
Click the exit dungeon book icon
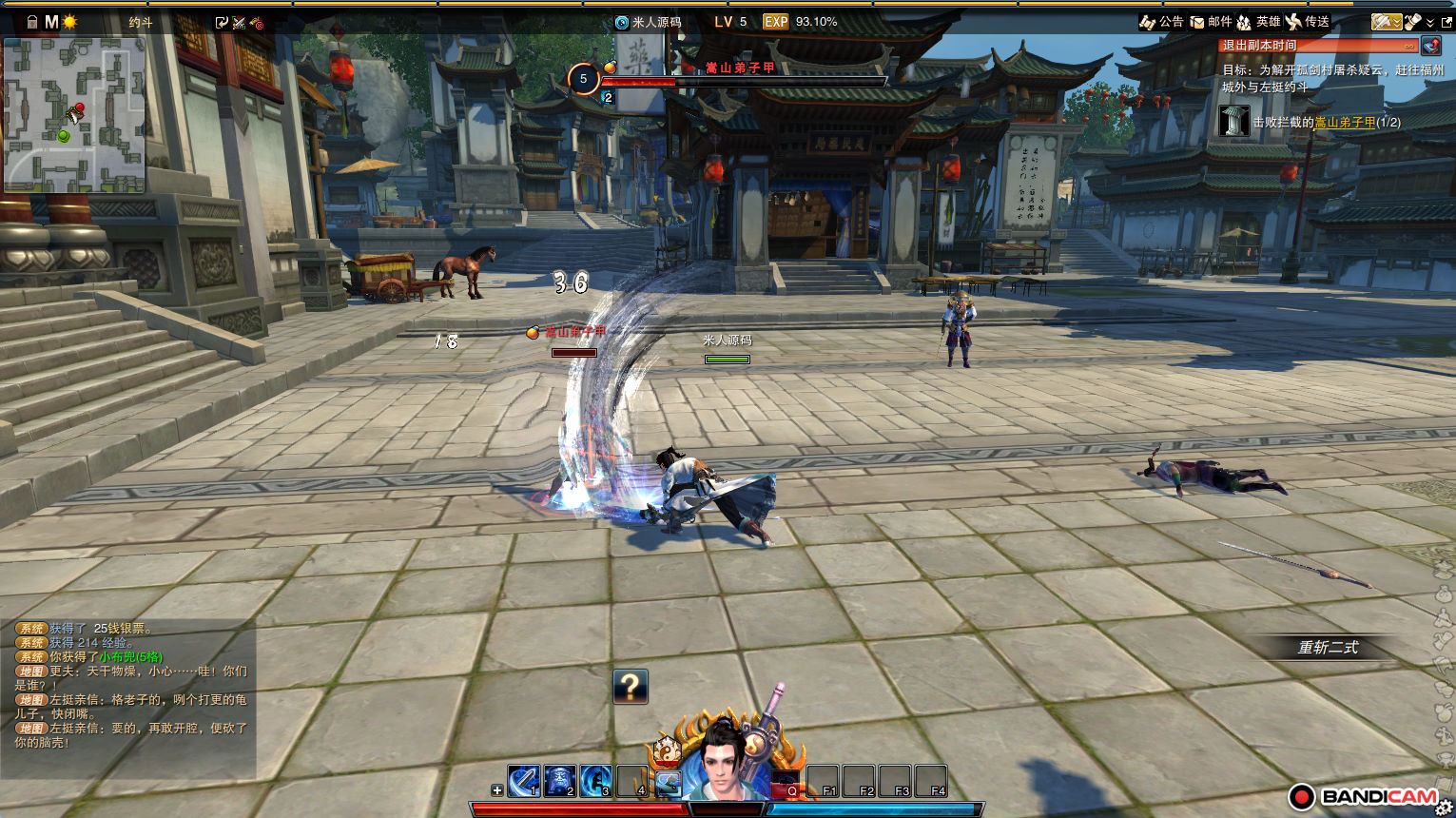1431,46
